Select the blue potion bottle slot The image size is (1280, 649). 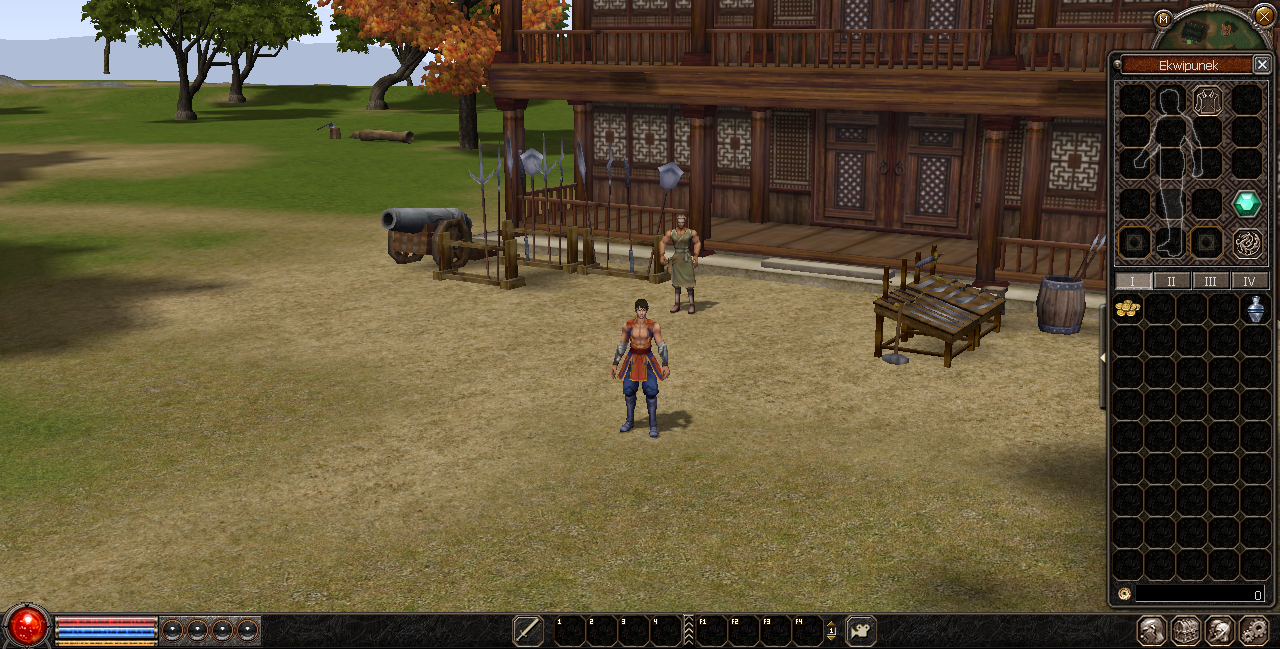click(1255, 309)
